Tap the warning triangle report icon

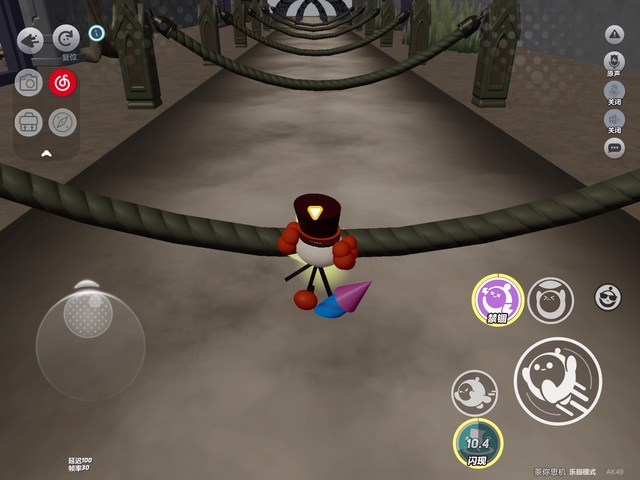tap(614, 34)
